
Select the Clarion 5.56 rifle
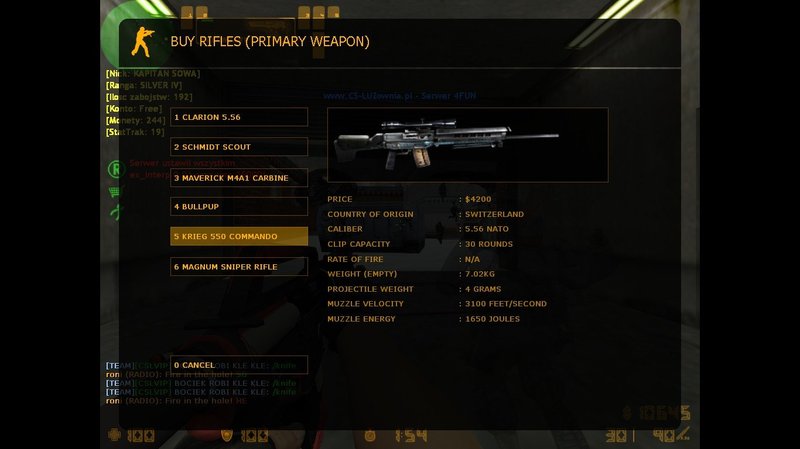click(x=239, y=117)
